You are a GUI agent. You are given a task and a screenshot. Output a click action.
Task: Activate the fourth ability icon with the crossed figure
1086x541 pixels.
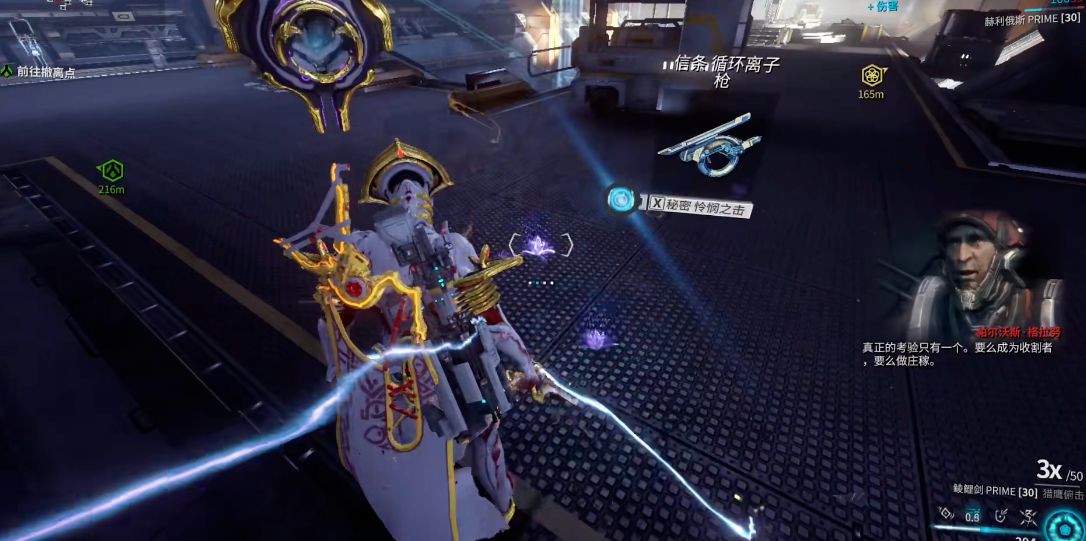click(1028, 515)
